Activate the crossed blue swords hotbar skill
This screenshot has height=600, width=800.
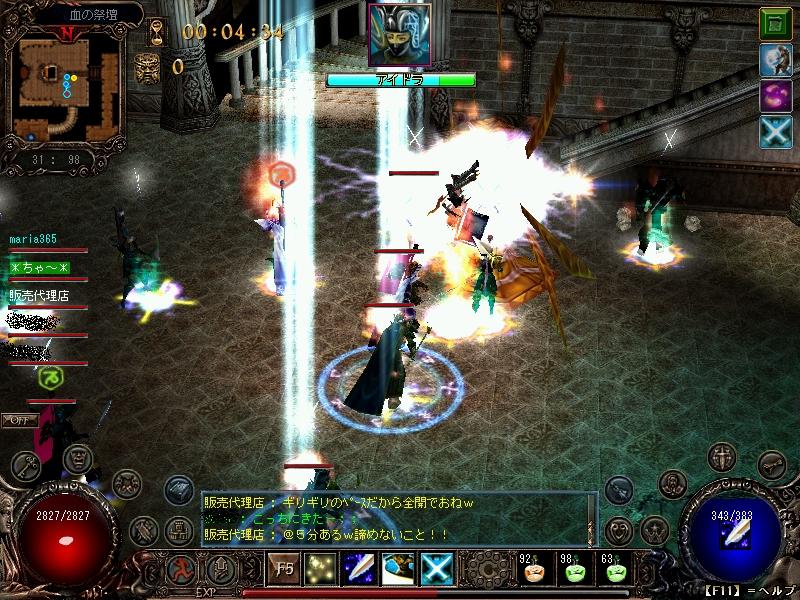tap(436, 569)
